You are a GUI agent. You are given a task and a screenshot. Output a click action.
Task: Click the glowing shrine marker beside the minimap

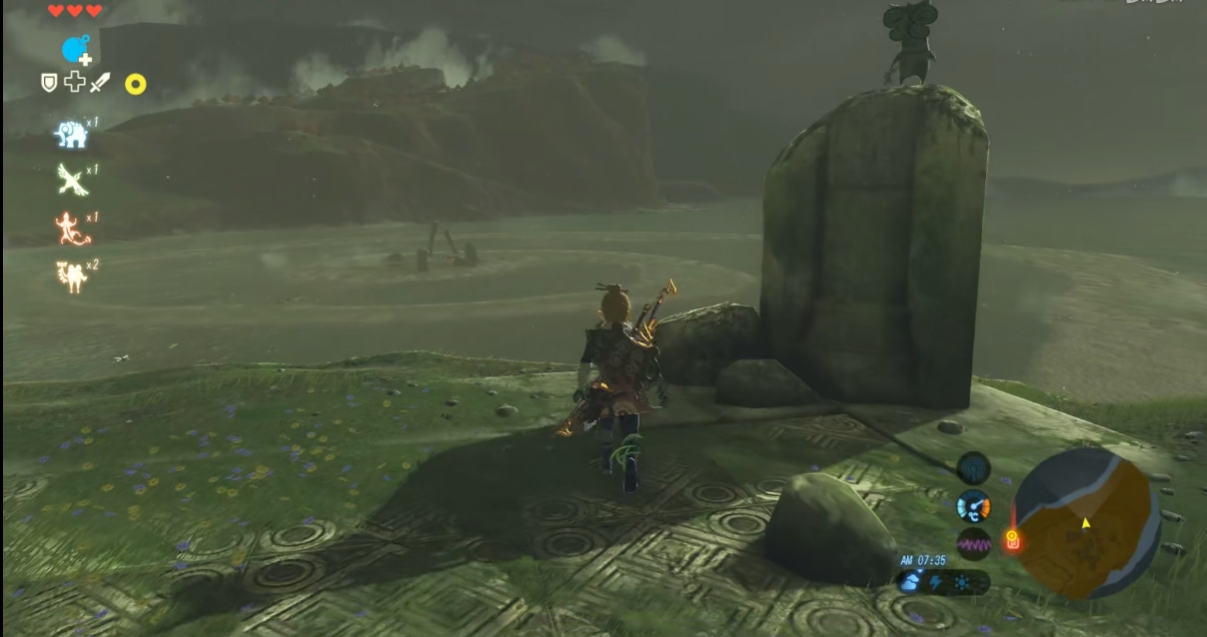[1012, 540]
